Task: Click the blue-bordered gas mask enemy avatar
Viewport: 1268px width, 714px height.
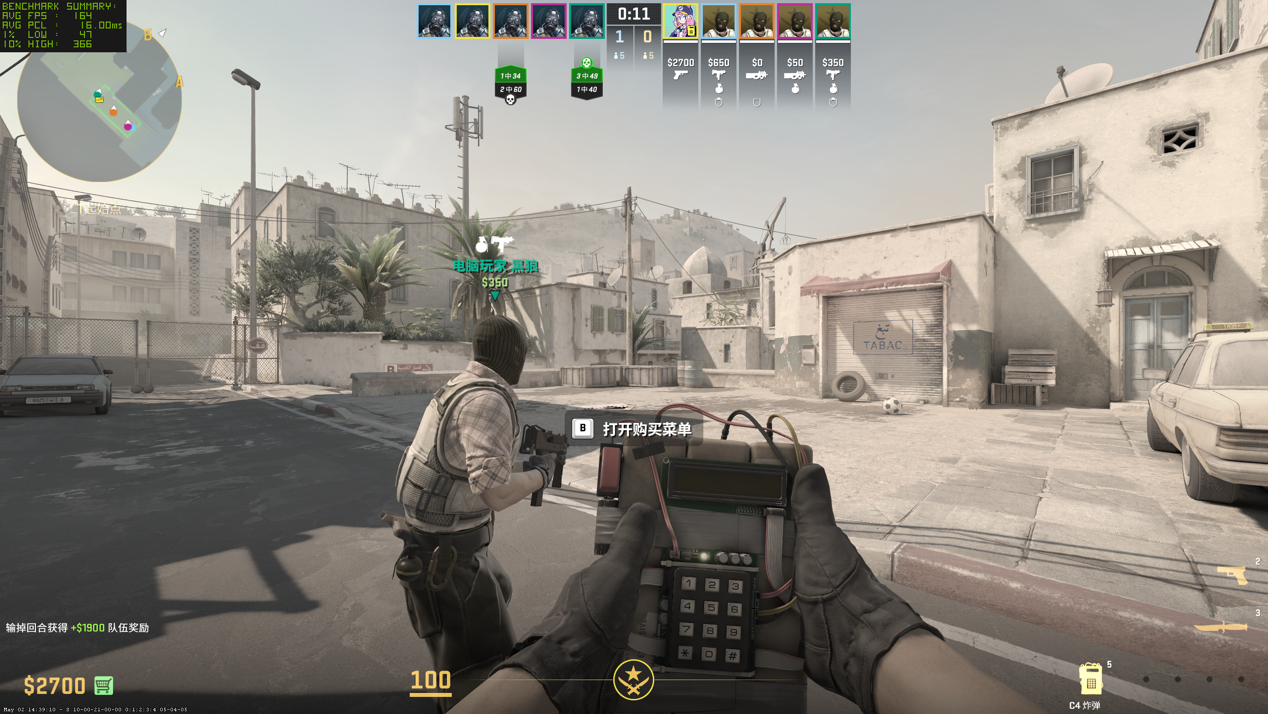Action: (x=434, y=22)
